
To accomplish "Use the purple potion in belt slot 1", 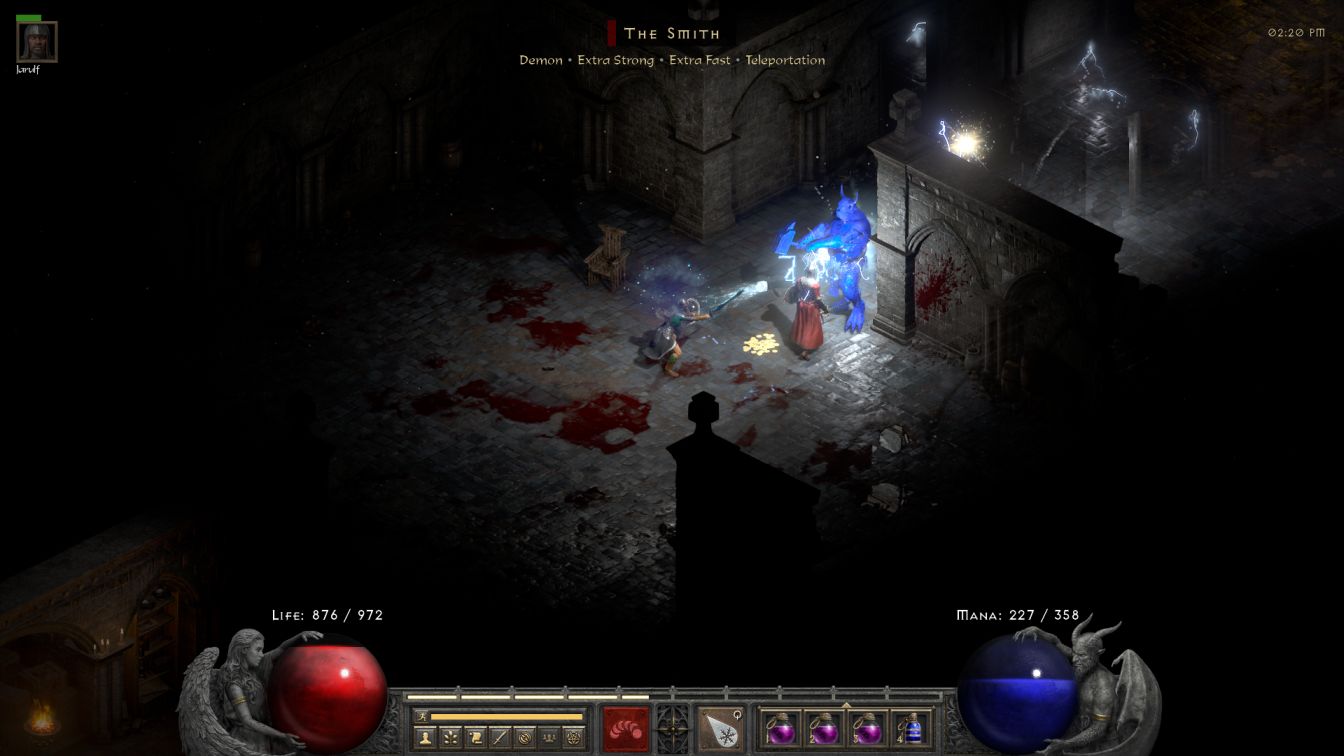I will [781, 728].
